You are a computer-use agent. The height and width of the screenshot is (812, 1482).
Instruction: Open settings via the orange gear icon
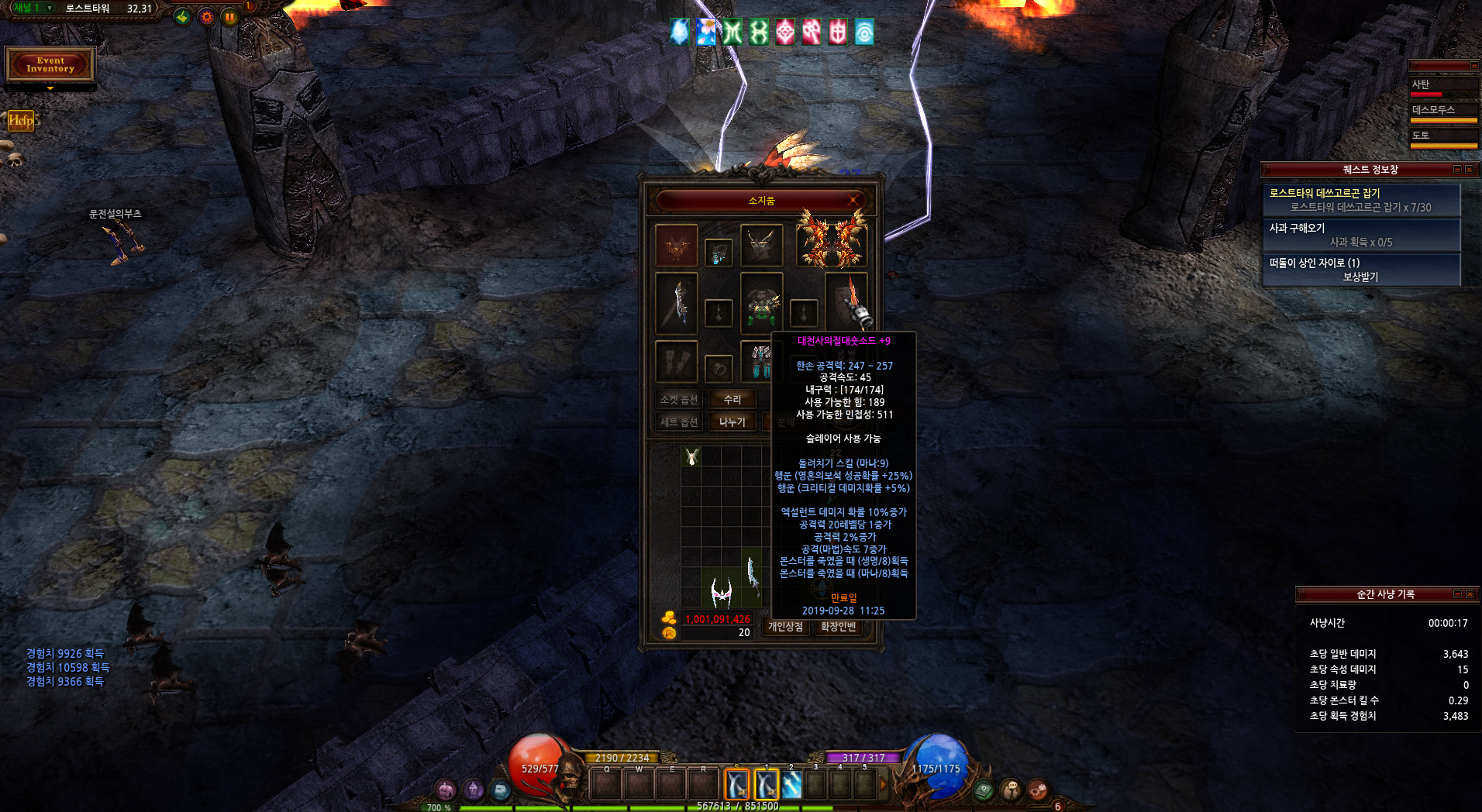206,16
